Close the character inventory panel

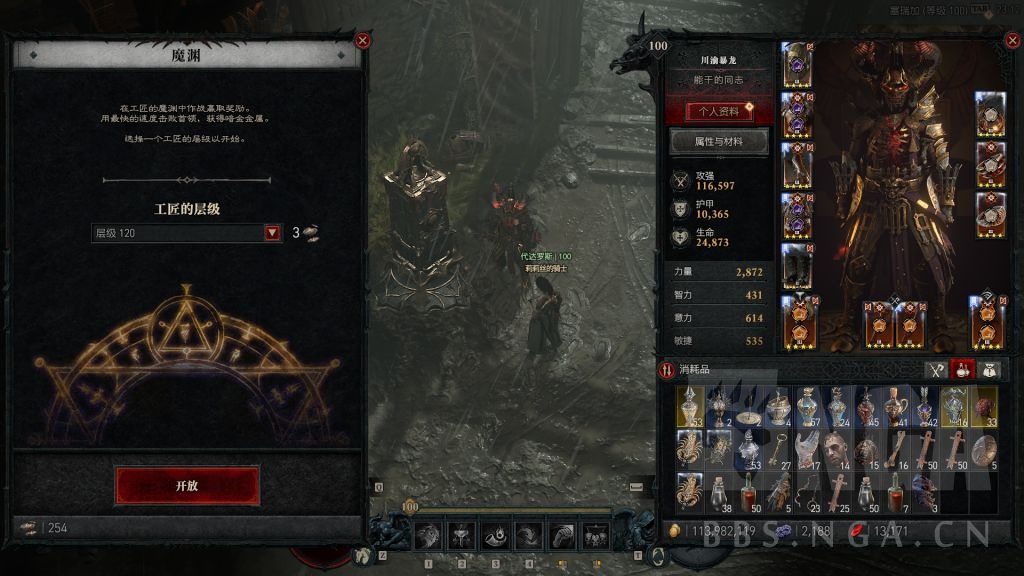pyautogui.click(x=1010, y=42)
